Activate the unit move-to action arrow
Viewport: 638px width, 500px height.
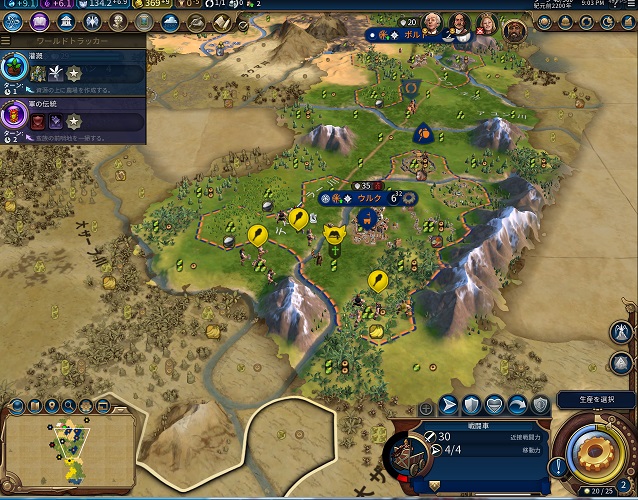pyautogui.click(x=448, y=404)
